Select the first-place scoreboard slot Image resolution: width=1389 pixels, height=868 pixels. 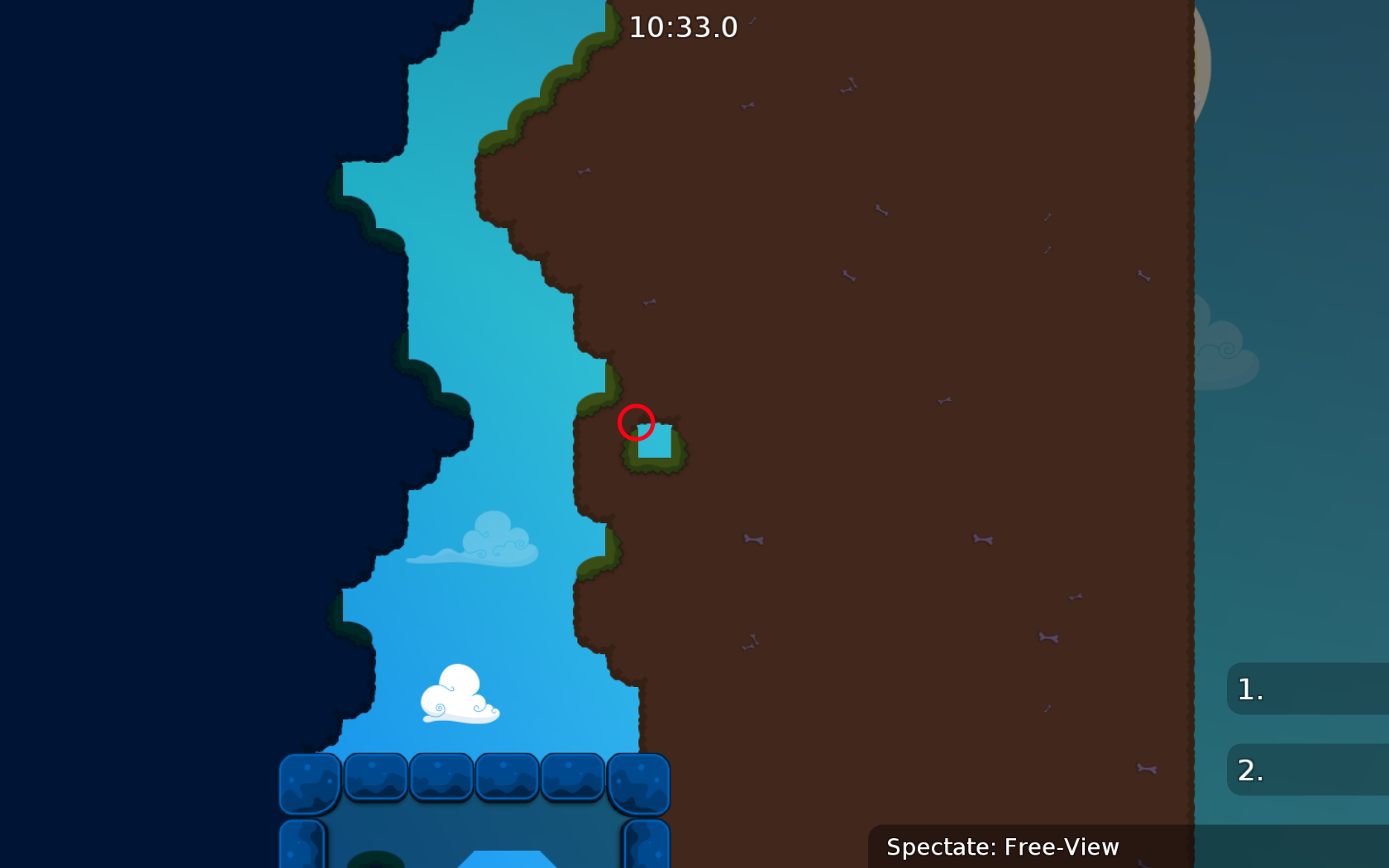(1306, 689)
